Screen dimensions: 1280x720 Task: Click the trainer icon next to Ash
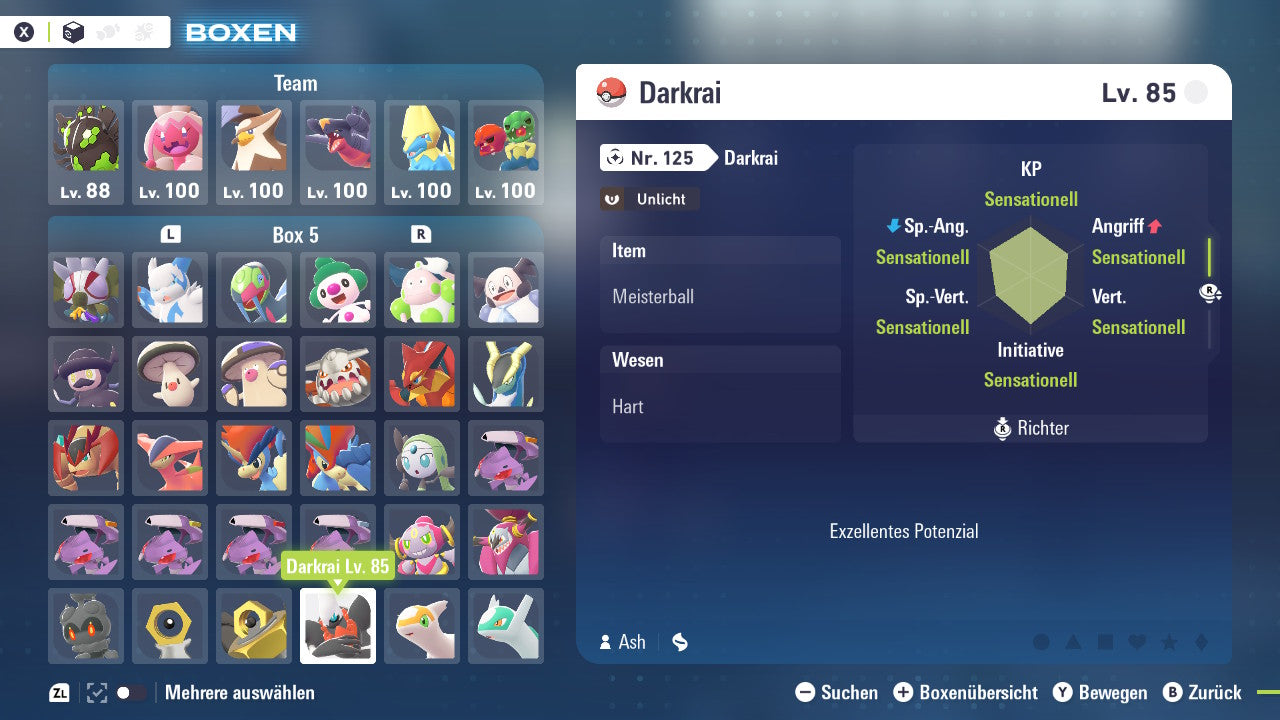(x=605, y=642)
